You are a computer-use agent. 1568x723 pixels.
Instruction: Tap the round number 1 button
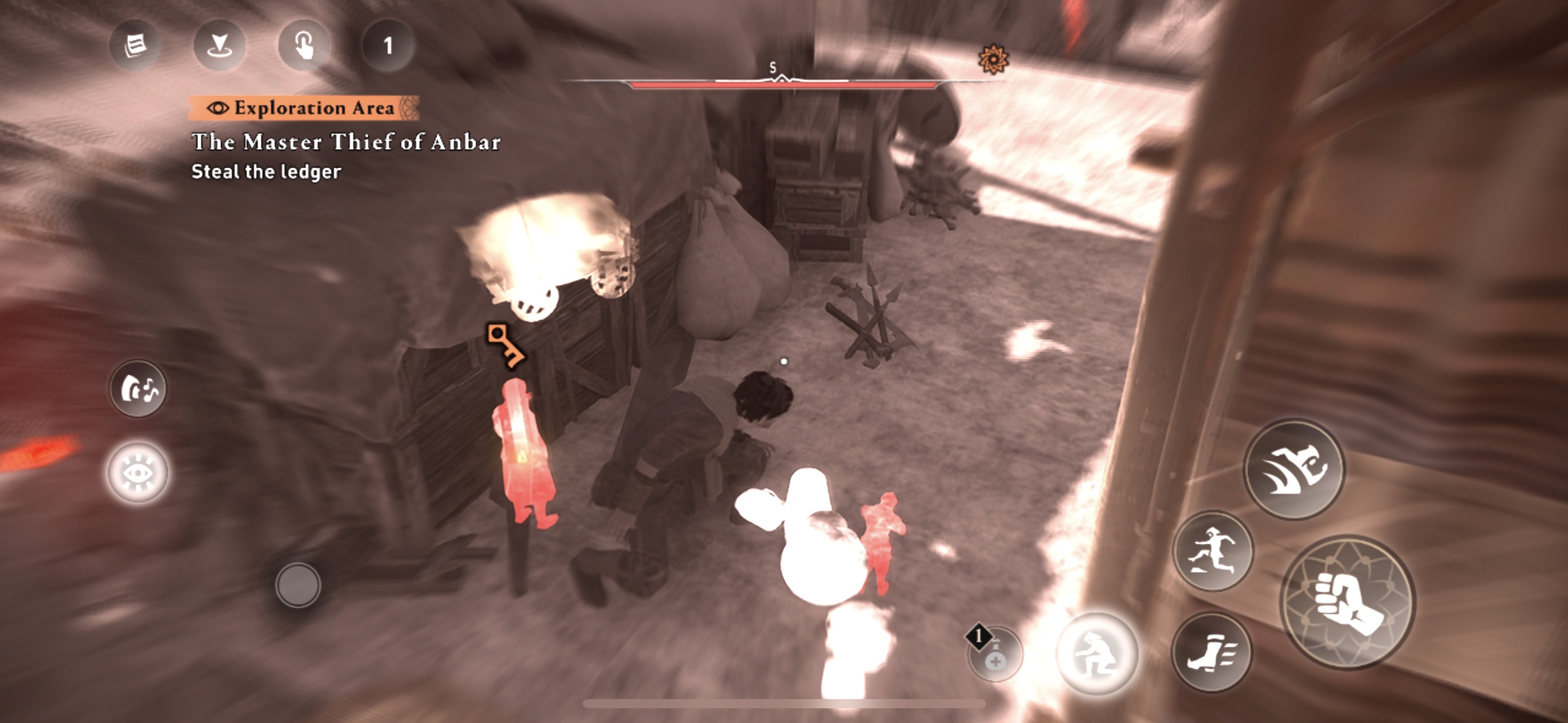pyautogui.click(x=388, y=45)
